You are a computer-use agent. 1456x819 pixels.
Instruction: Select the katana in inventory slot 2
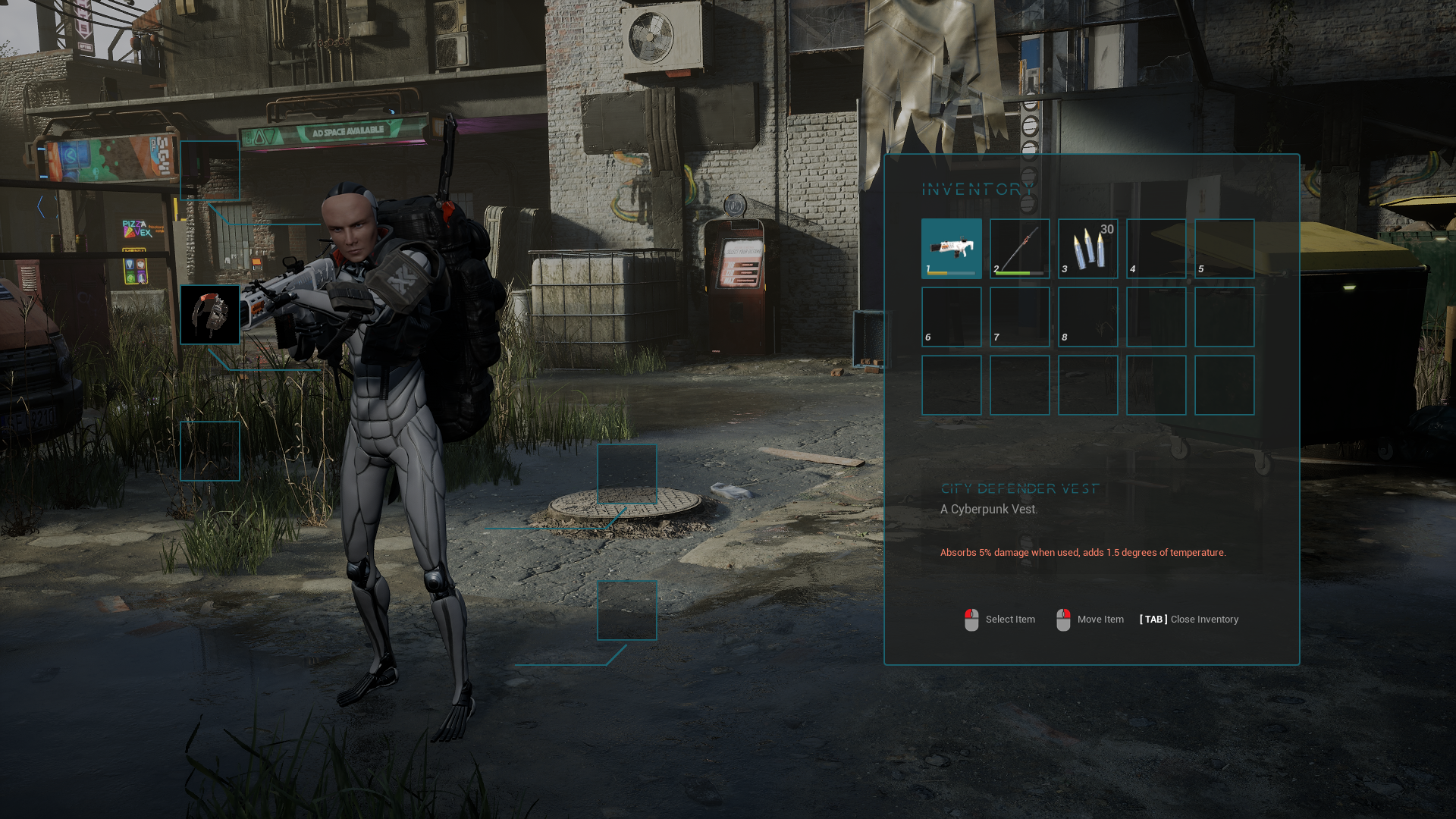click(1019, 246)
